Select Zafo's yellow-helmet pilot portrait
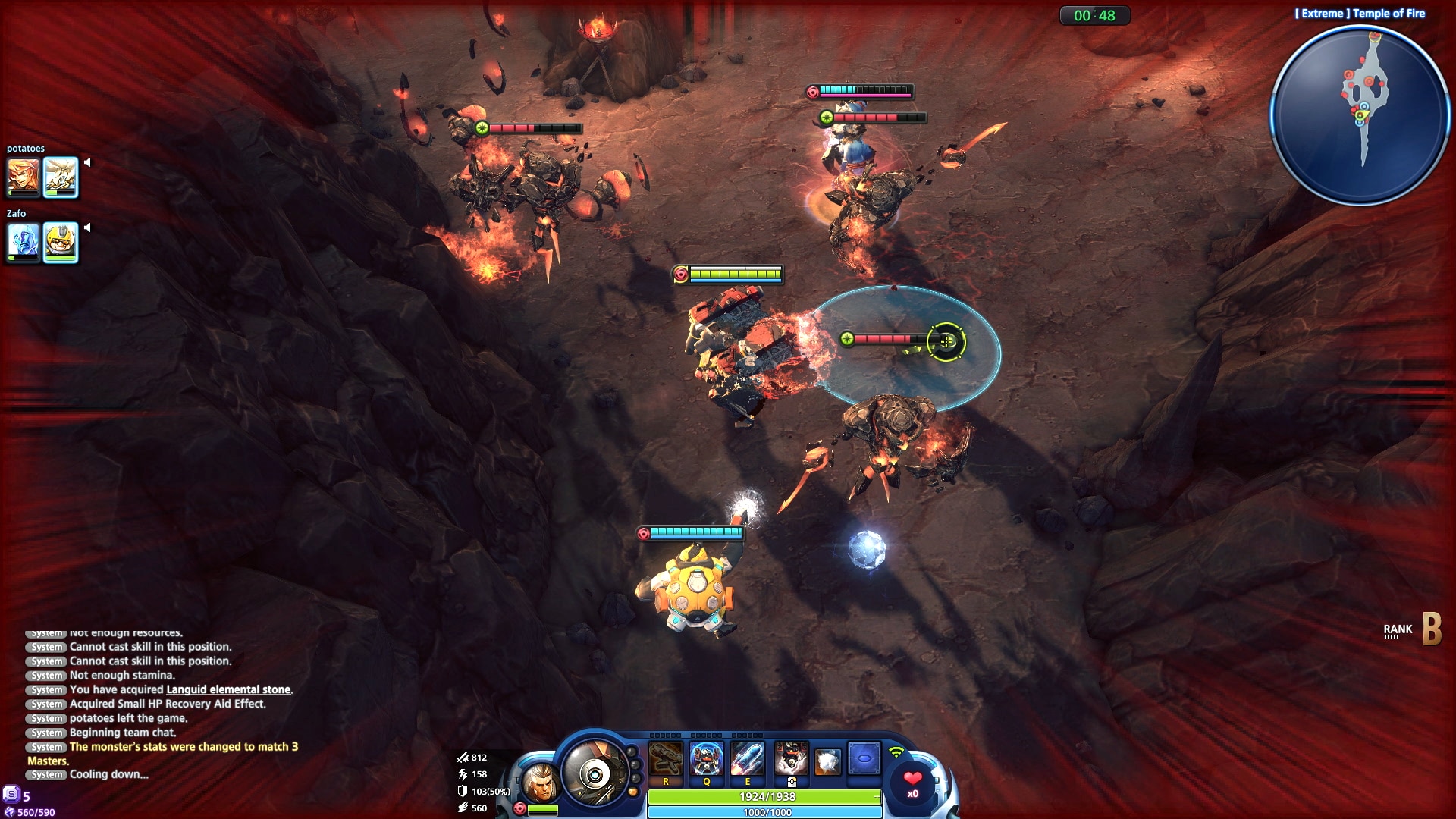The width and height of the screenshot is (1456, 819). [61, 241]
